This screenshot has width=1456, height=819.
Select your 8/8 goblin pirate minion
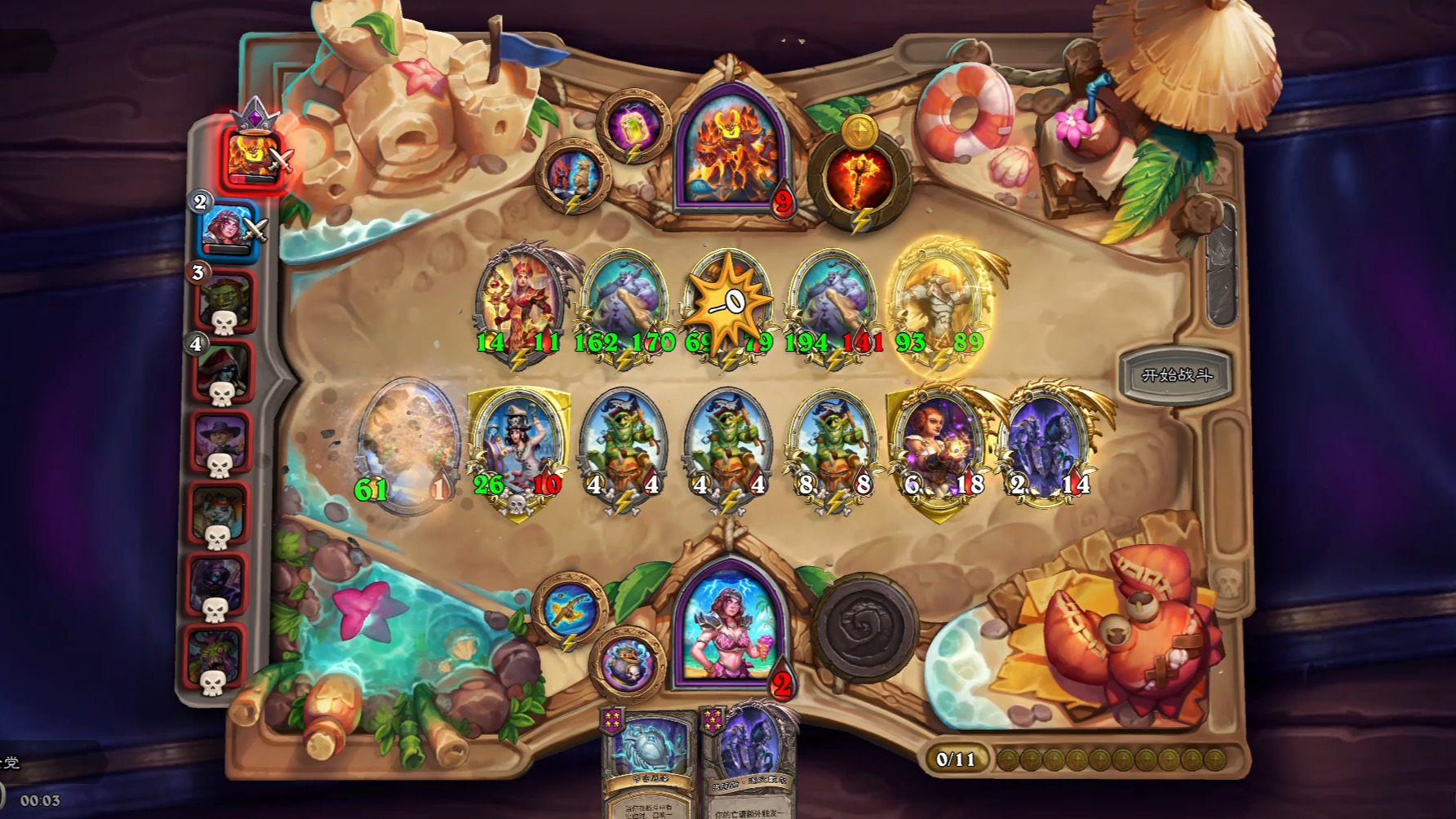click(x=833, y=449)
